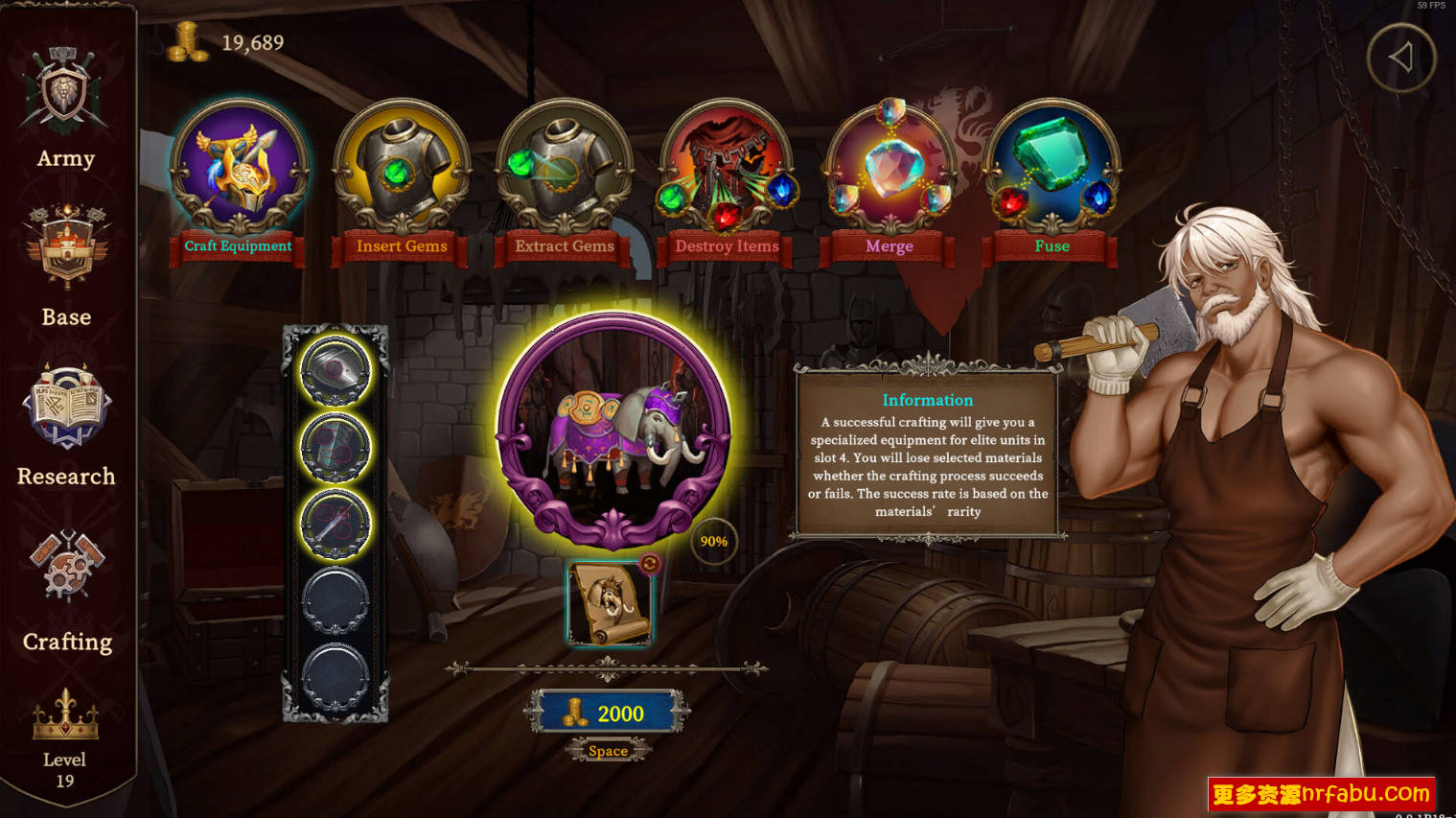Click the blueprint swap arrows icon
Screen dimensions: 1456x818
click(x=651, y=564)
